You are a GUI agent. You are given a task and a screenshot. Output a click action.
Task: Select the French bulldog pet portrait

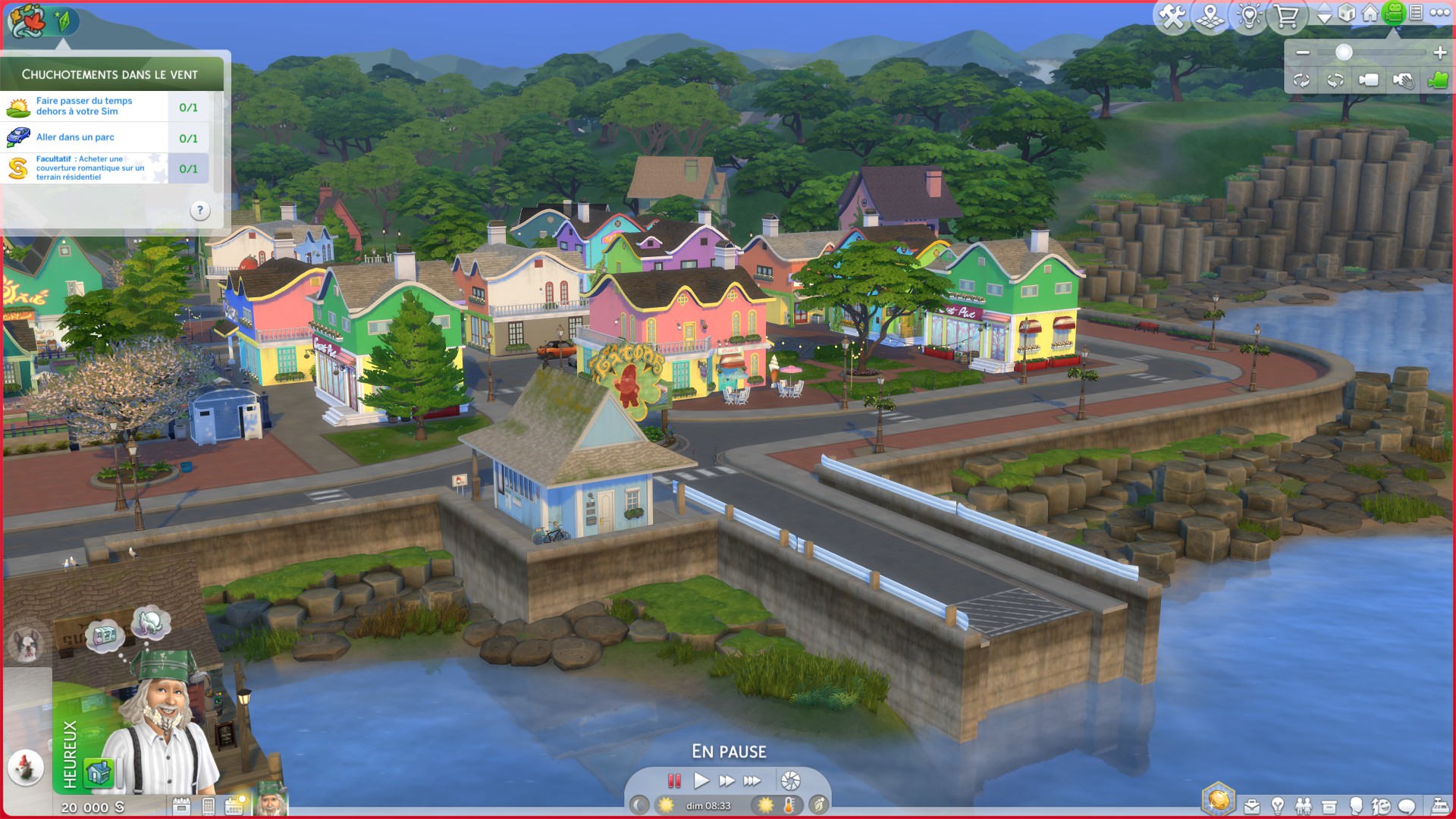tap(27, 645)
